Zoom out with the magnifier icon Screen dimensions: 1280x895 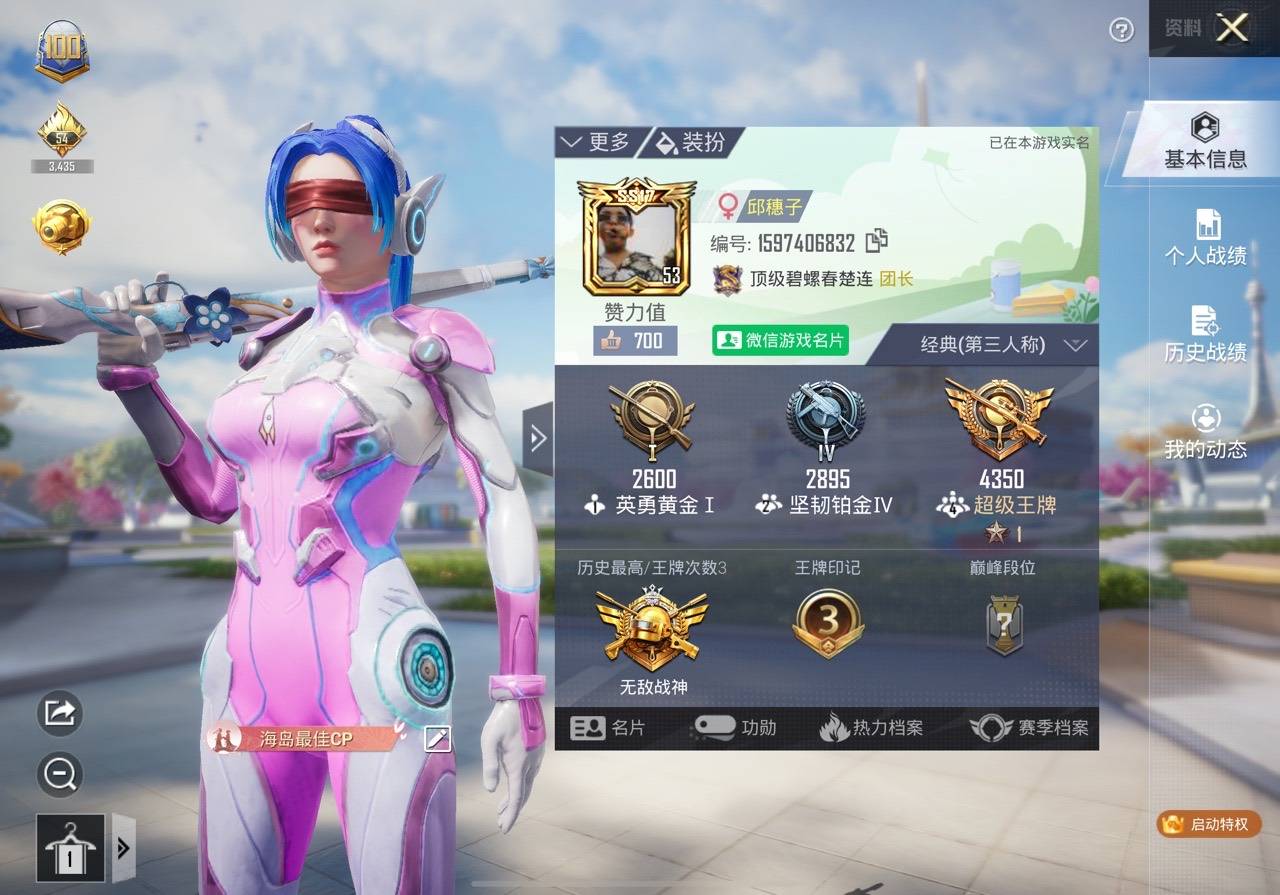click(60, 773)
